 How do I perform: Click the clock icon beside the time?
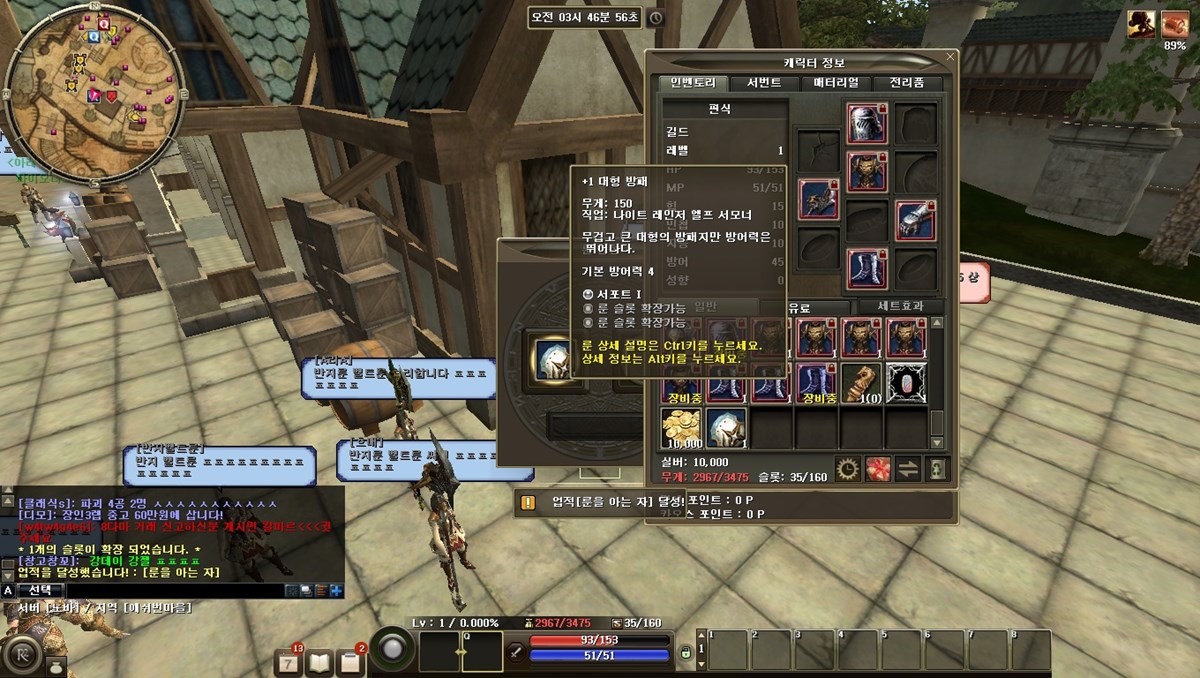click(x=655, y=17)
